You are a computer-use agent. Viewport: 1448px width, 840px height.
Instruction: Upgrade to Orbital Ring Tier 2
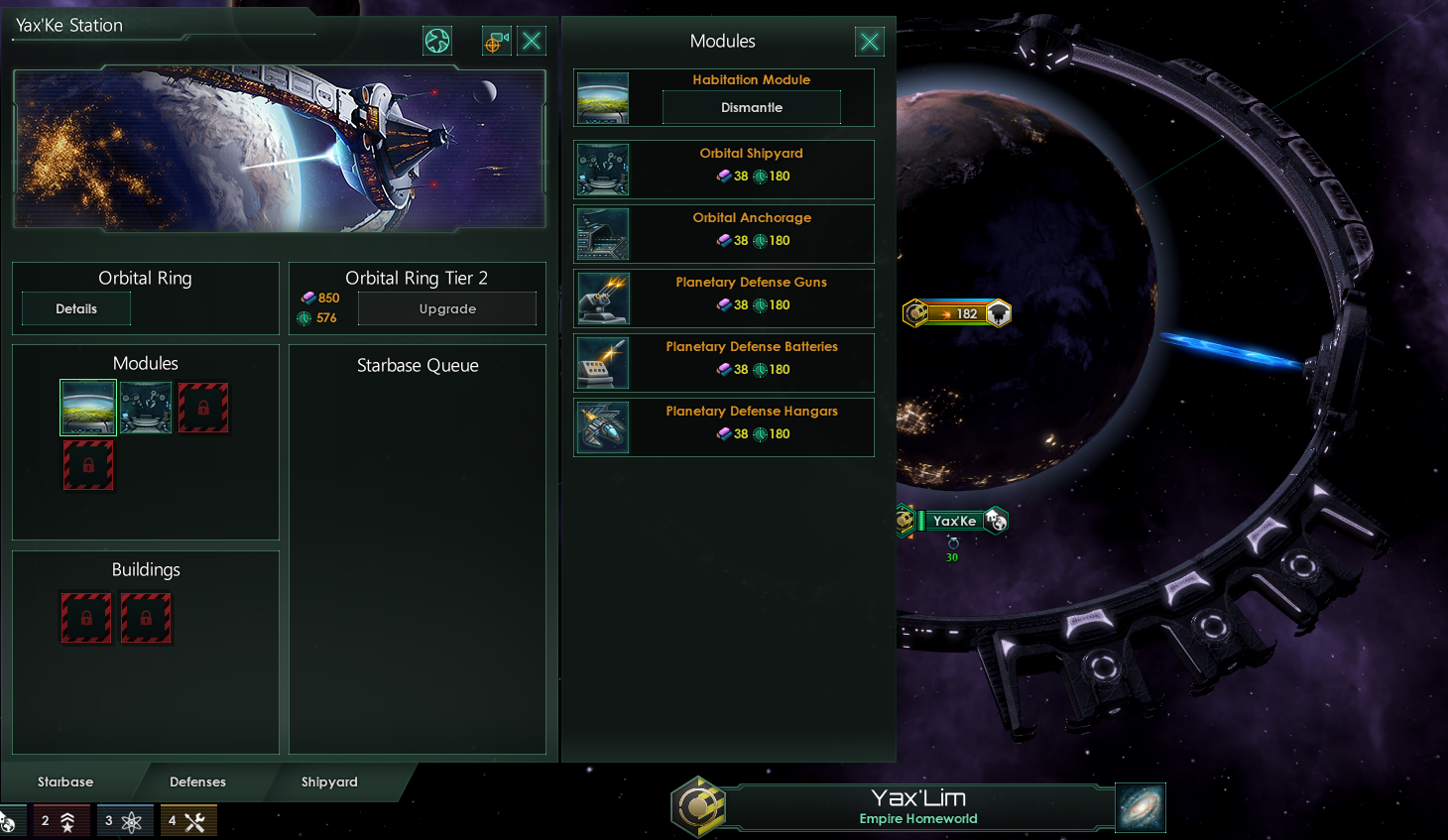[447, 308]
